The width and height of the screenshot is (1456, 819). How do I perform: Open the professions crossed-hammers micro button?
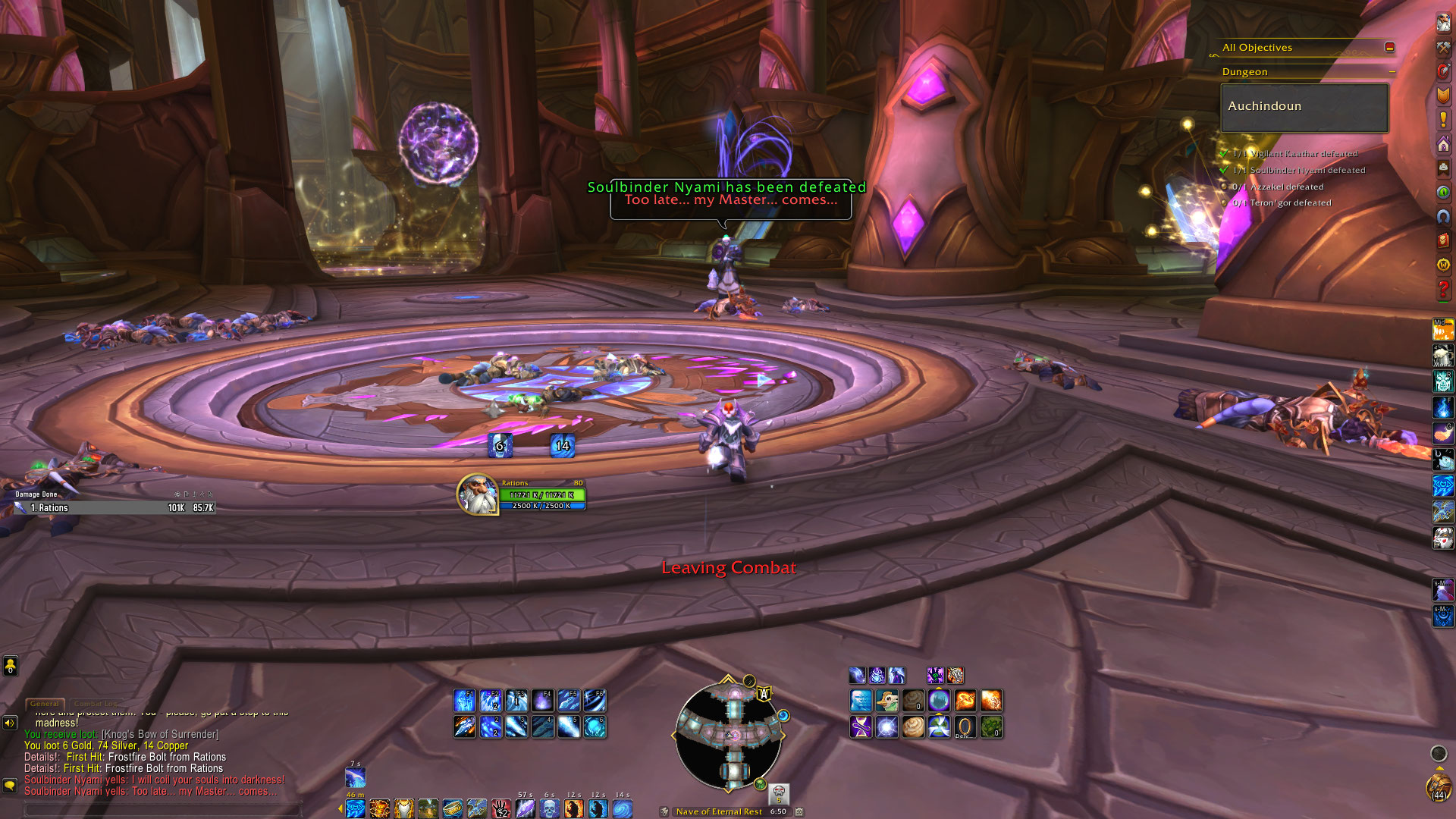point(1443,47)
